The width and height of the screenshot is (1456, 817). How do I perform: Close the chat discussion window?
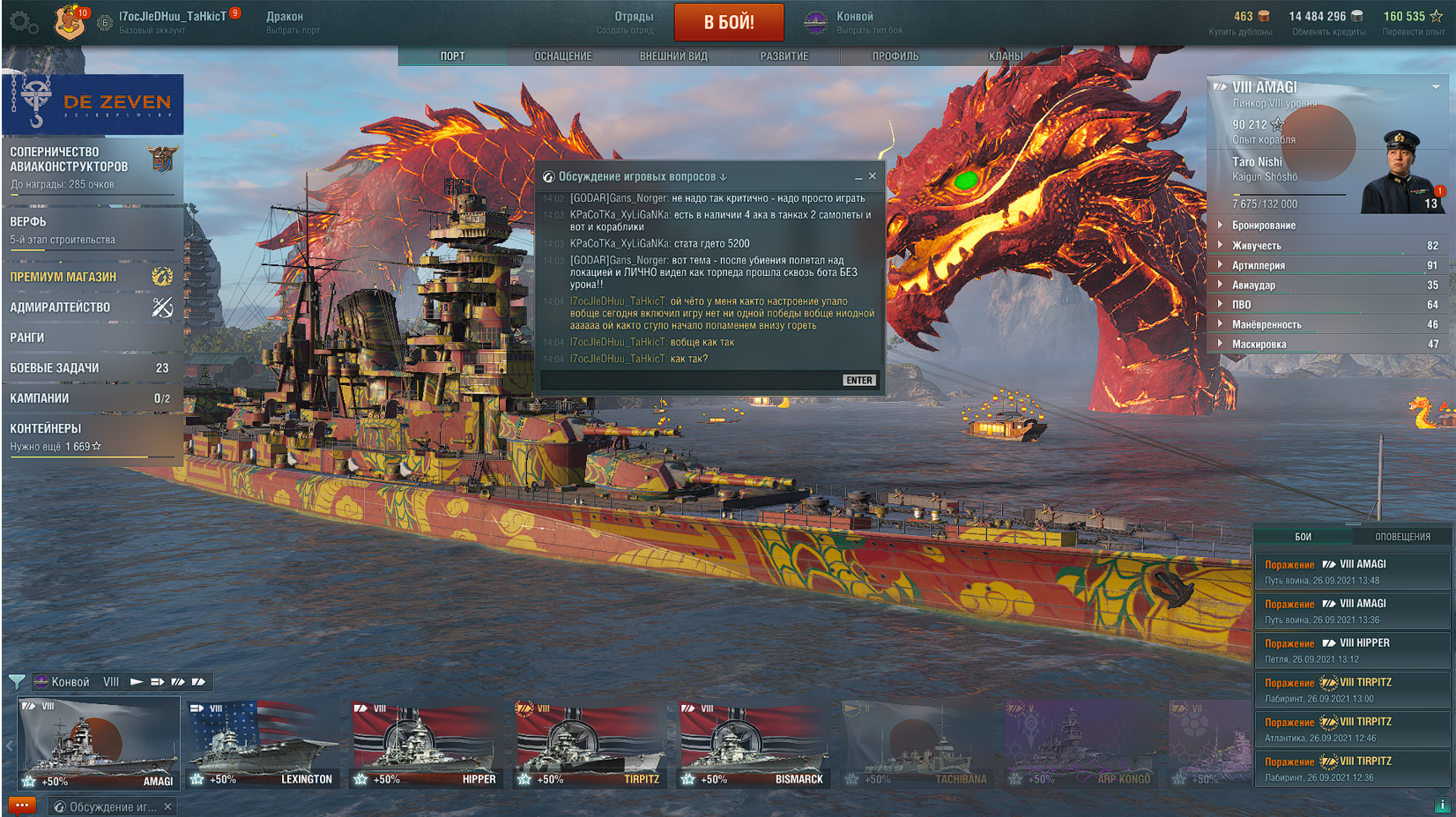[x=873, y=176]
